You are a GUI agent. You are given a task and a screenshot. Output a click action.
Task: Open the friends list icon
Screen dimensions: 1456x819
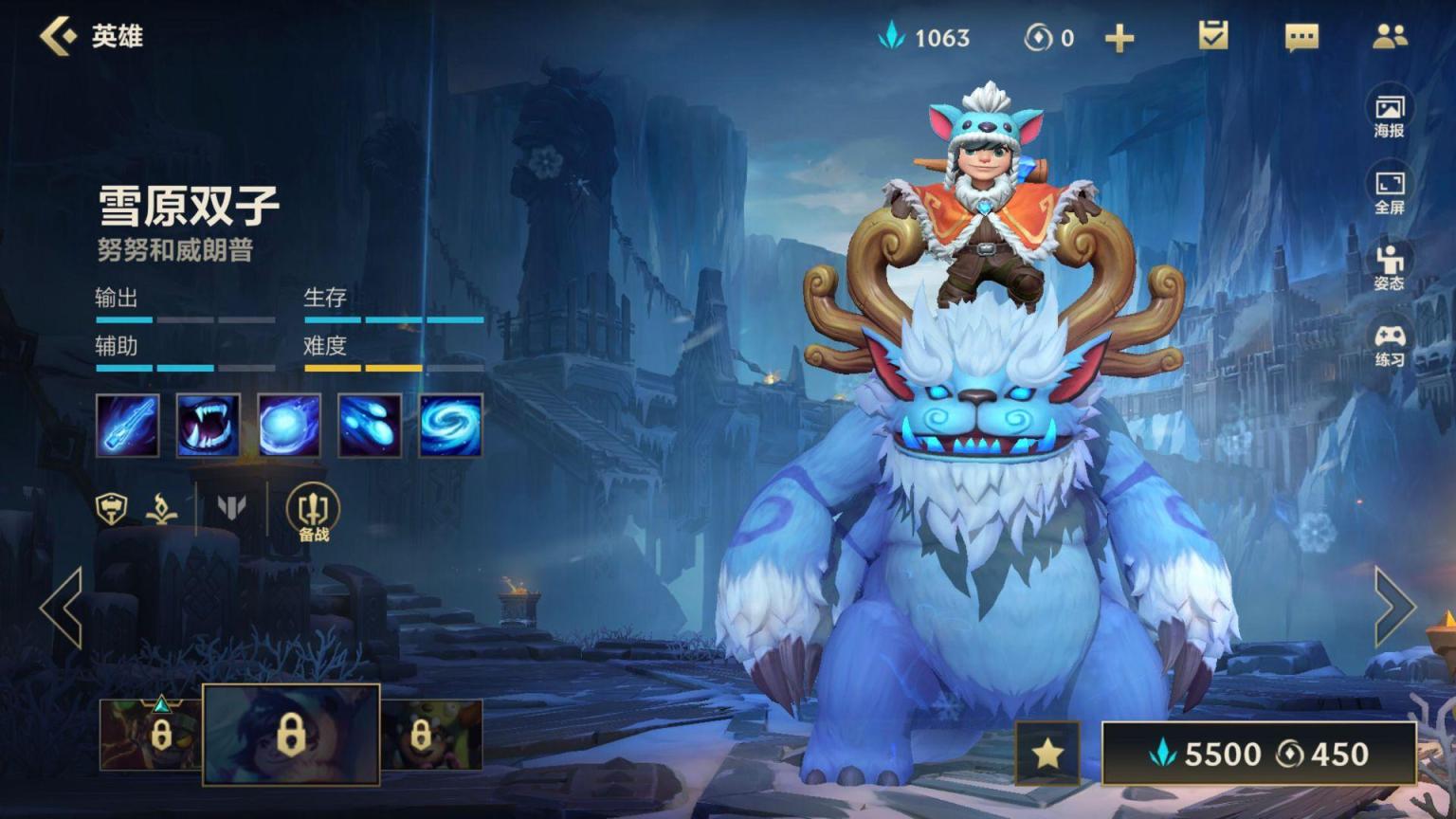pyautogui.click(x=1390, y=36)
